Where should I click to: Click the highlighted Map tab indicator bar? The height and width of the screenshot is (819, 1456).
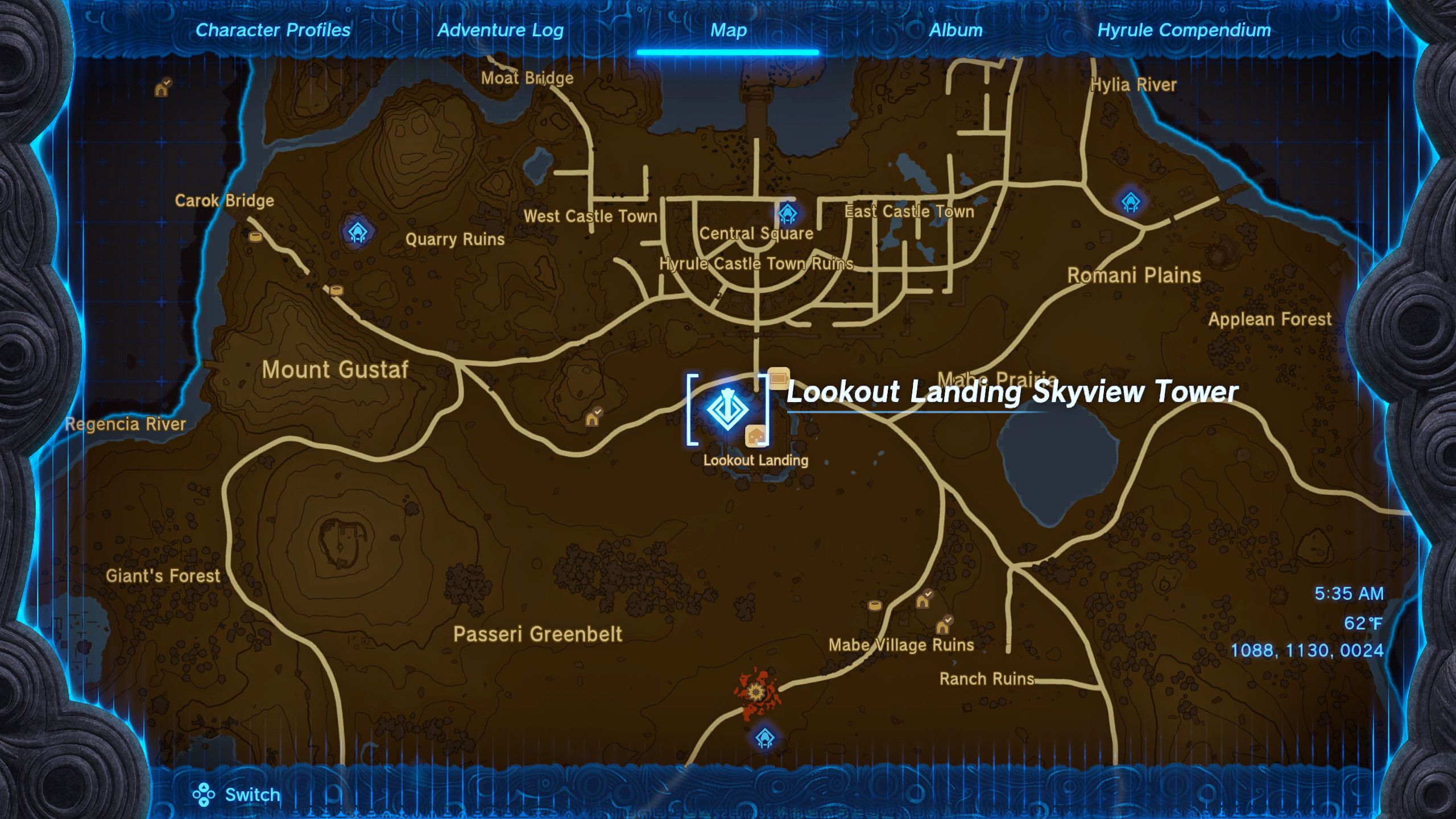point(728,52)
